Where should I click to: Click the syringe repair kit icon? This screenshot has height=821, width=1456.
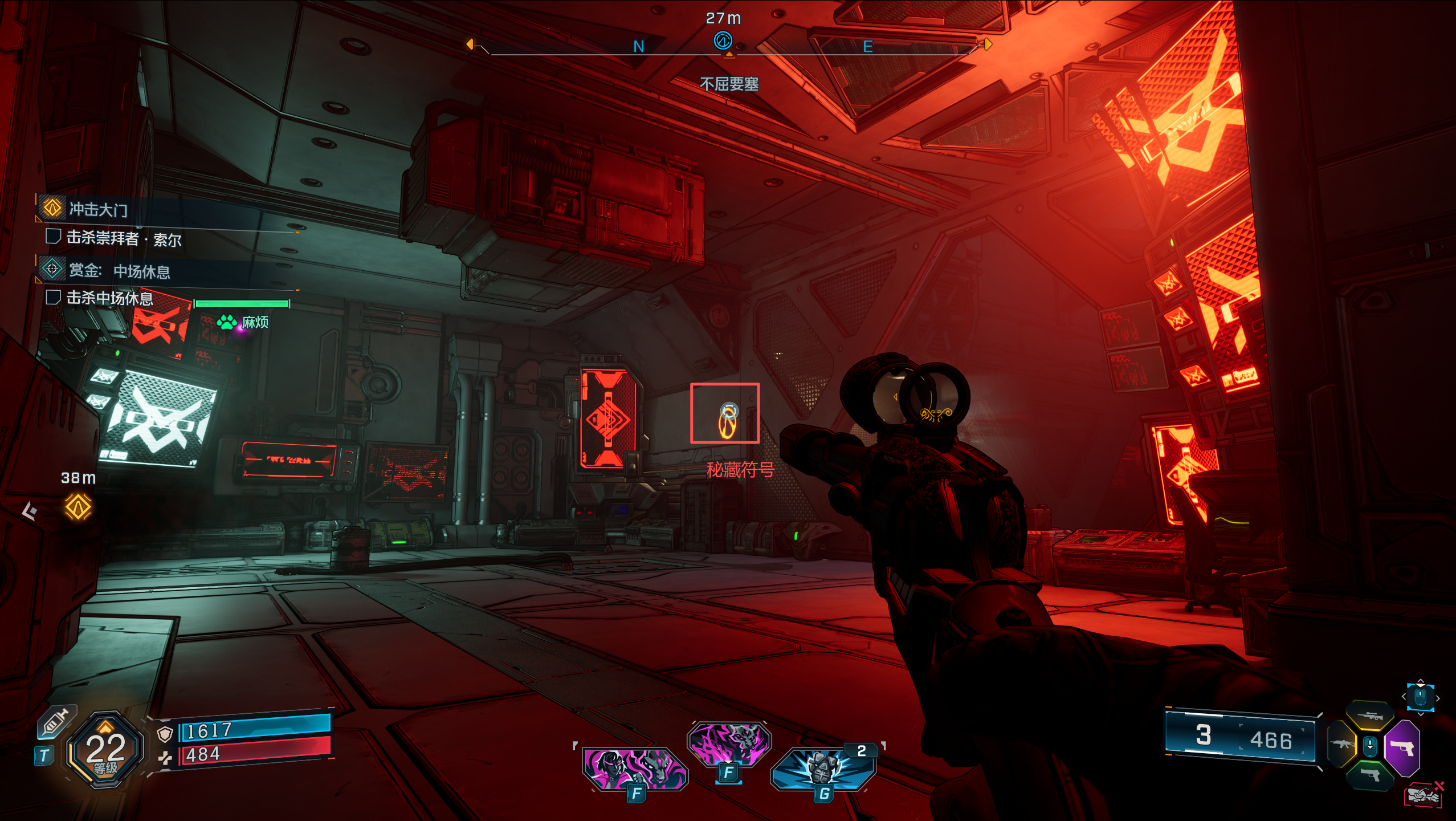(x=55, y=723)
